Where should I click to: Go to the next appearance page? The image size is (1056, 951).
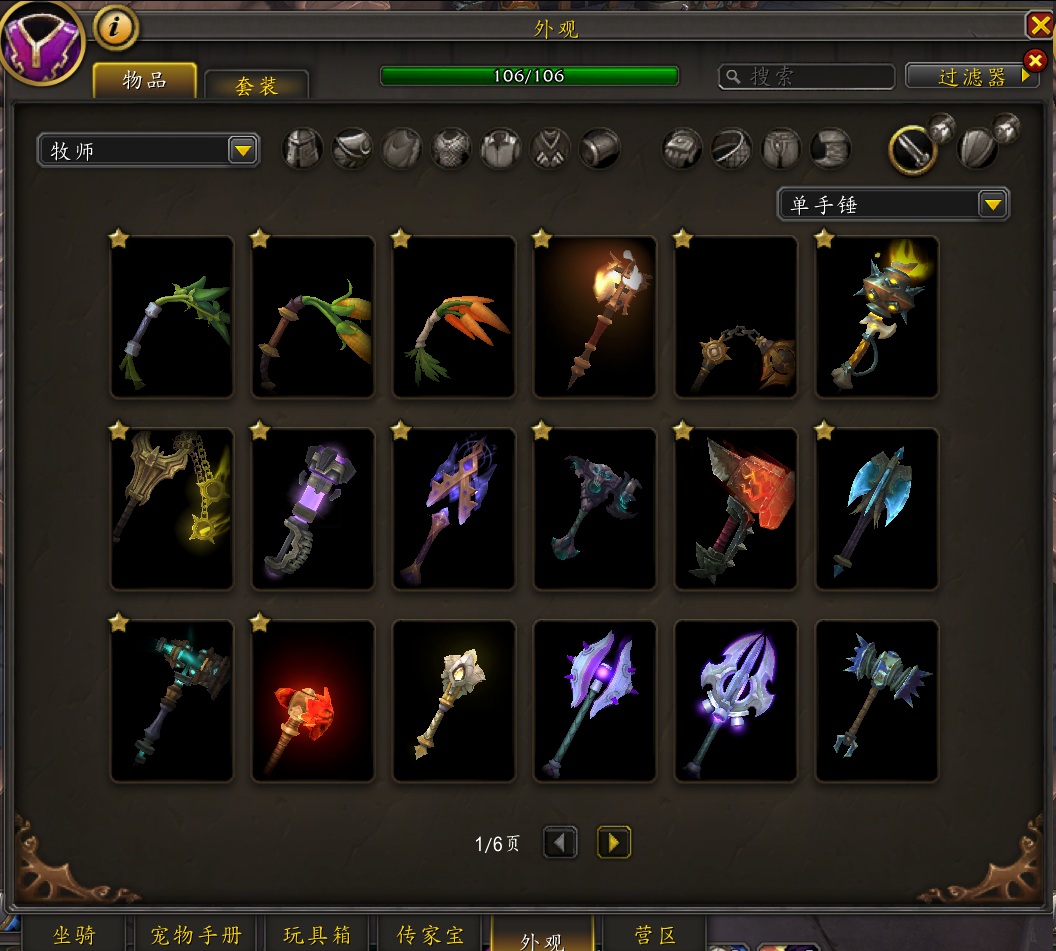point(614,843)
